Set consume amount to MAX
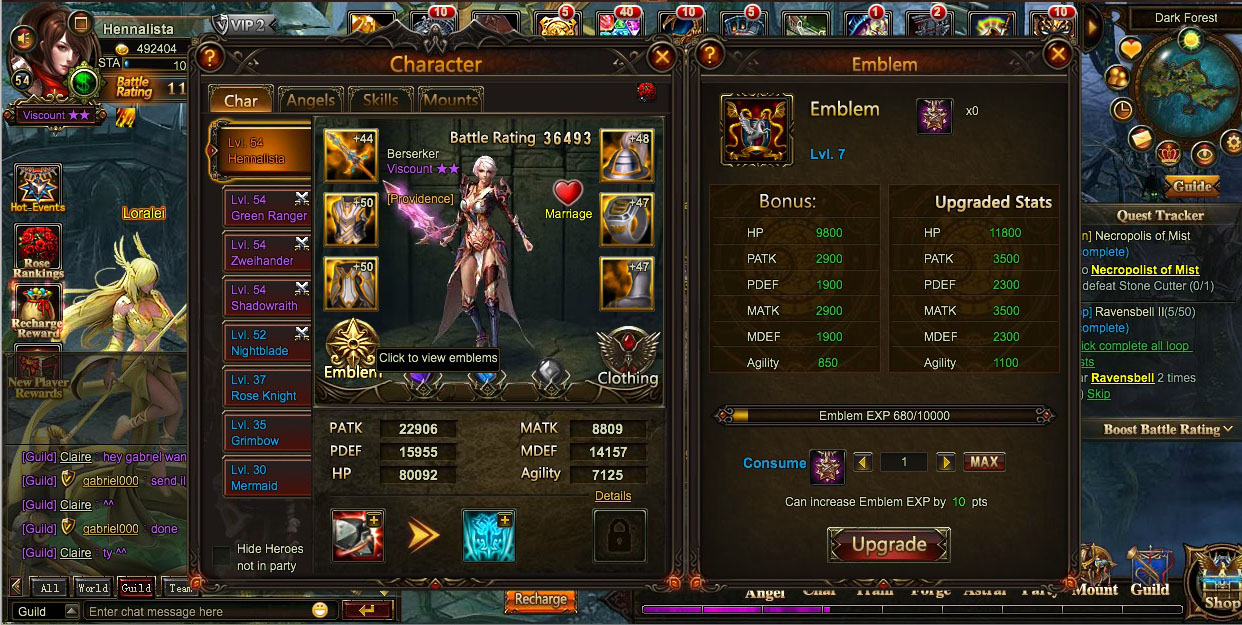The image size is (1242, 625). click(984, 462)
